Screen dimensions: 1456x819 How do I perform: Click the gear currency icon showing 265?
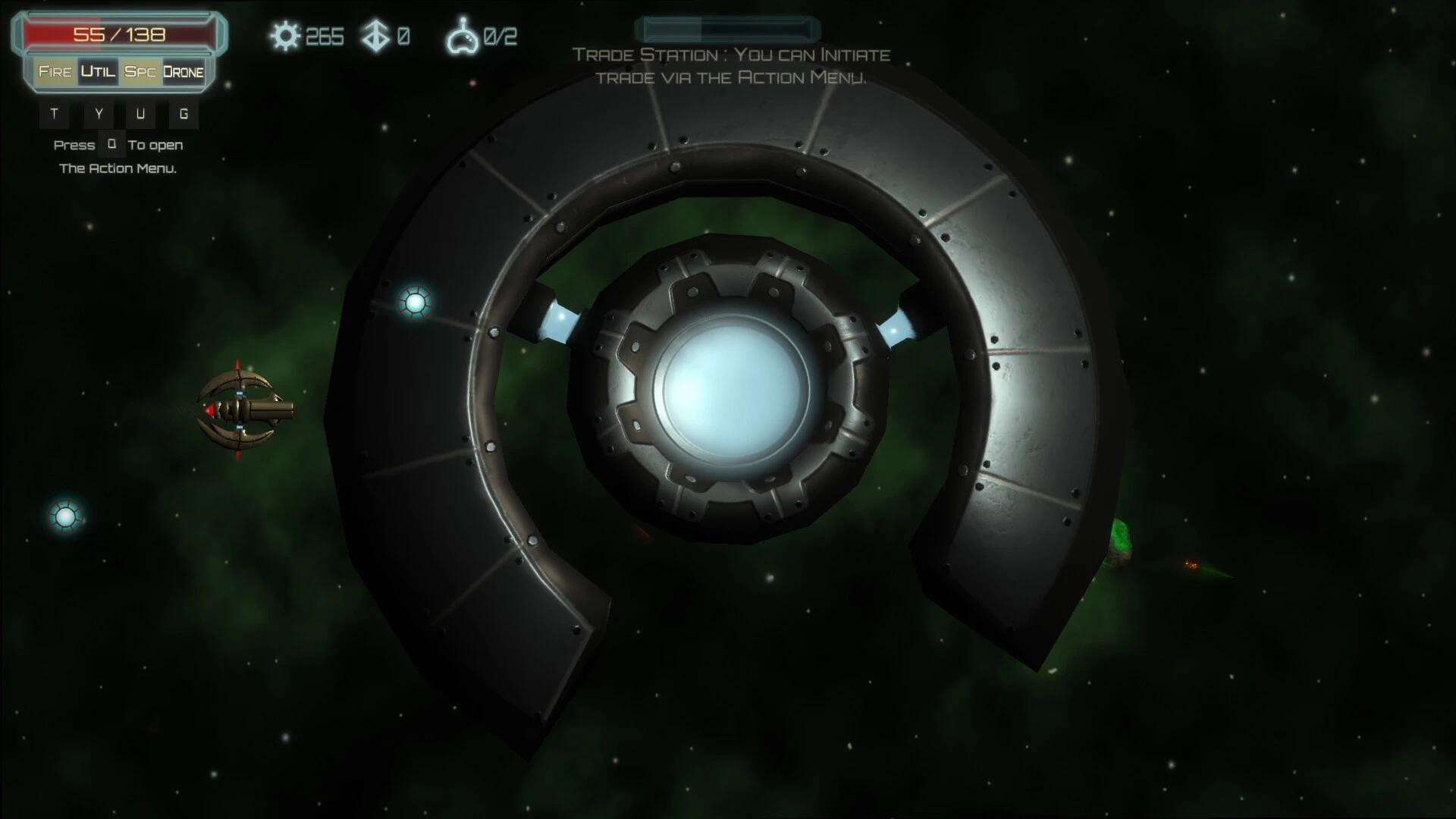click(x=287, y=35)
